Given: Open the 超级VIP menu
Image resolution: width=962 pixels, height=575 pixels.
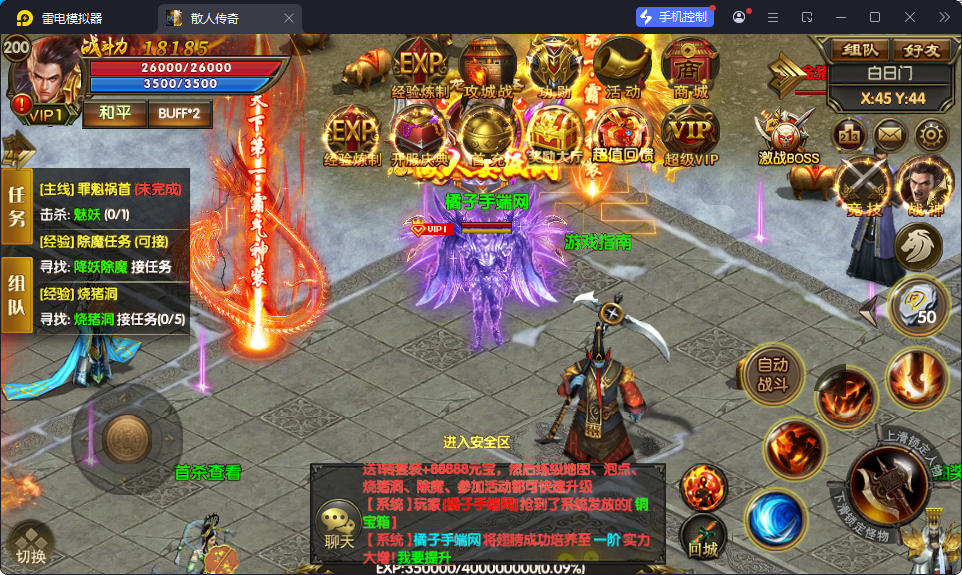Looking at the screenshot, I should [x=690, y=135].
